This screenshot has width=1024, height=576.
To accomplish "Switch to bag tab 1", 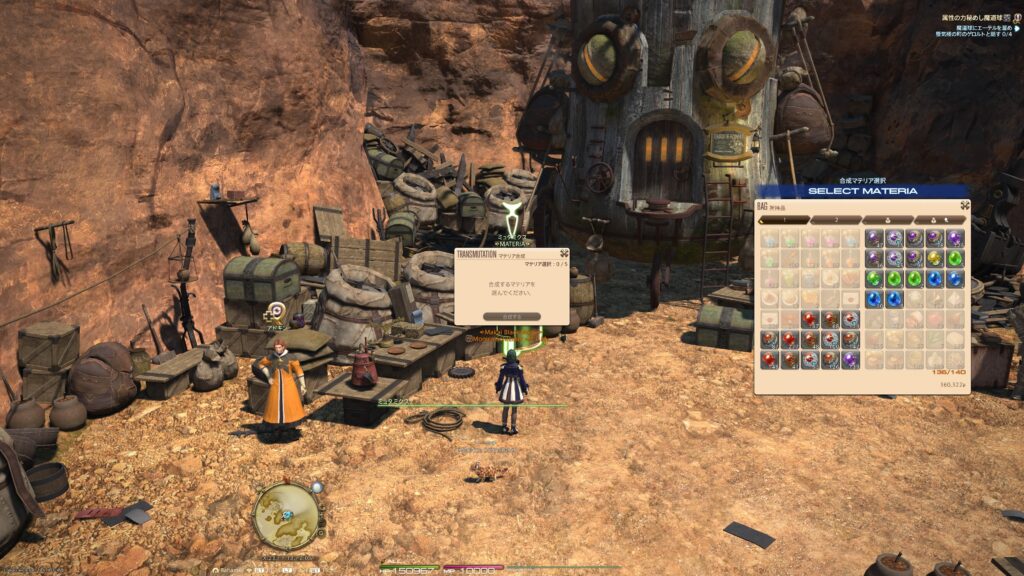I will pyautogui.click(x=785, y=220).
